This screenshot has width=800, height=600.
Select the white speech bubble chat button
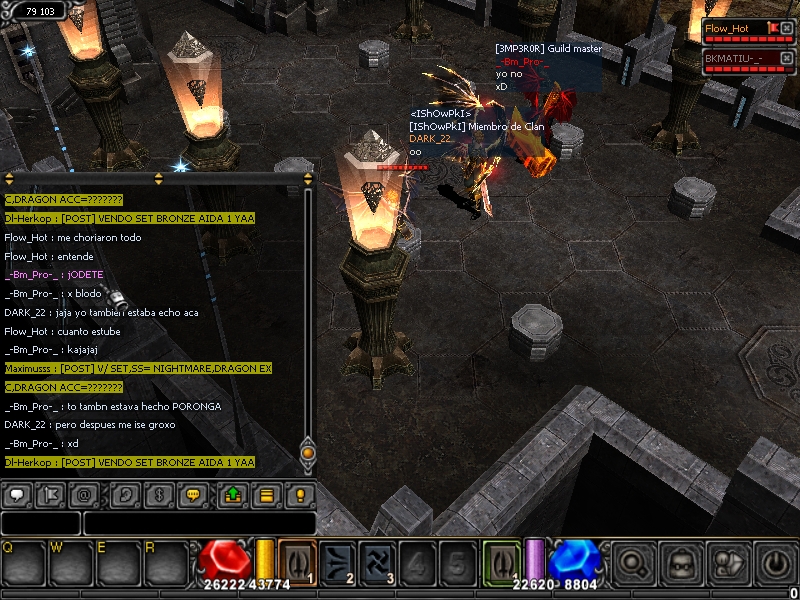(x=17, y=494)
